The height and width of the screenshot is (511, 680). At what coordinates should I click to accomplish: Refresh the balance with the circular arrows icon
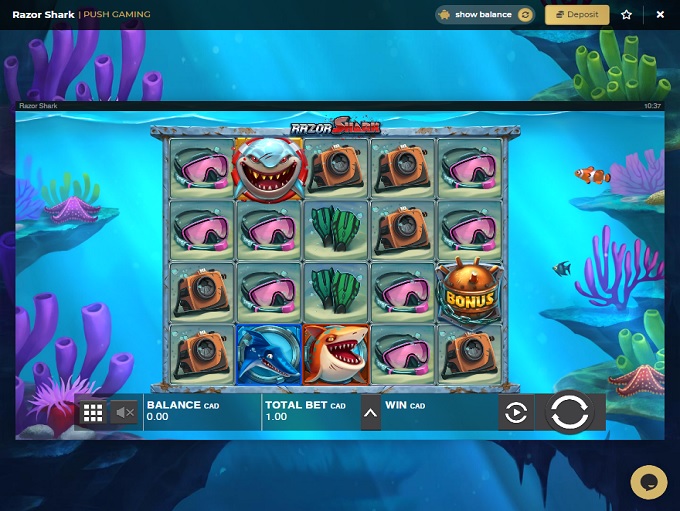point(525,15)
